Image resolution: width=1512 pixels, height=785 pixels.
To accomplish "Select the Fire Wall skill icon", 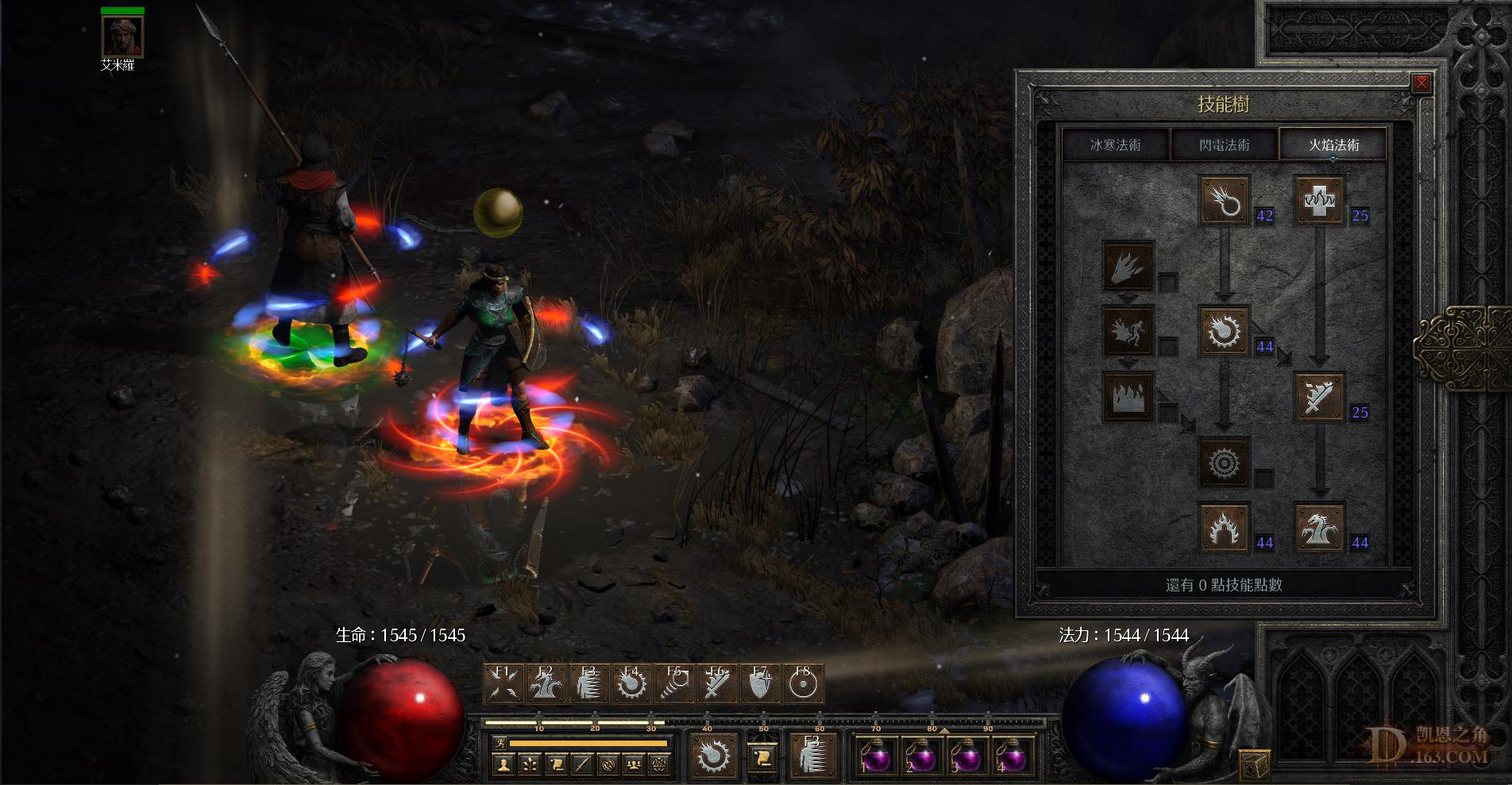I will click(1128, 397).
